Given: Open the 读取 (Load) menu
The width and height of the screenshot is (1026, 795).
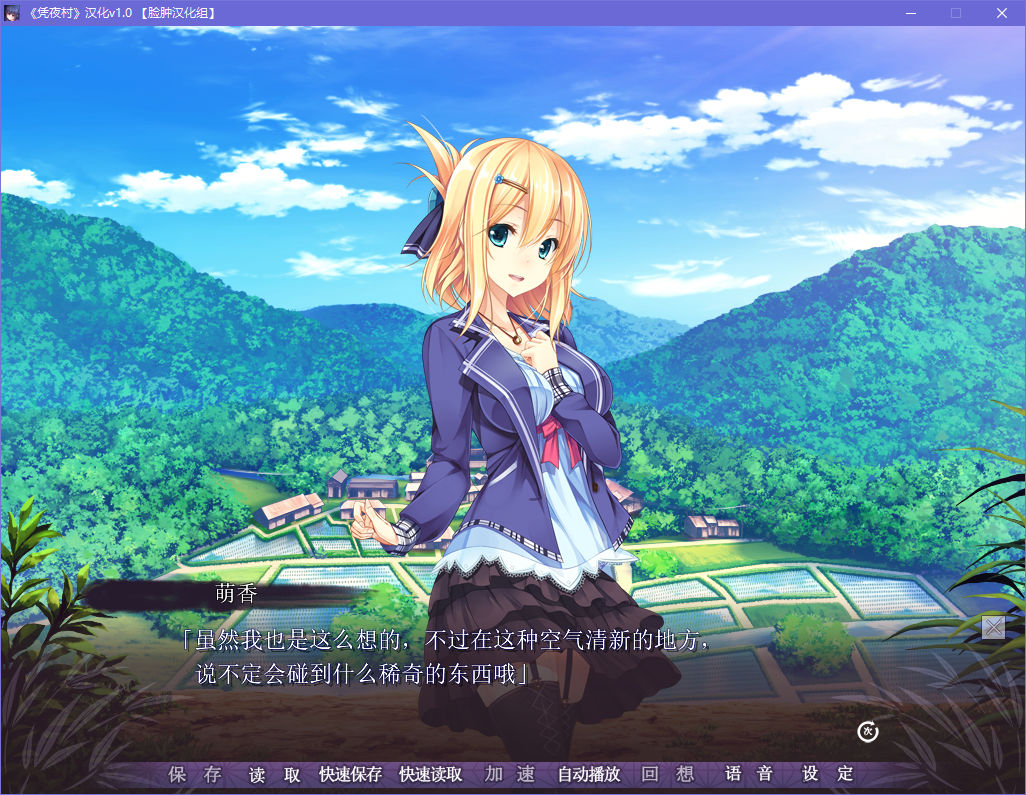Looking at the screenshot, I should (274, 774).
